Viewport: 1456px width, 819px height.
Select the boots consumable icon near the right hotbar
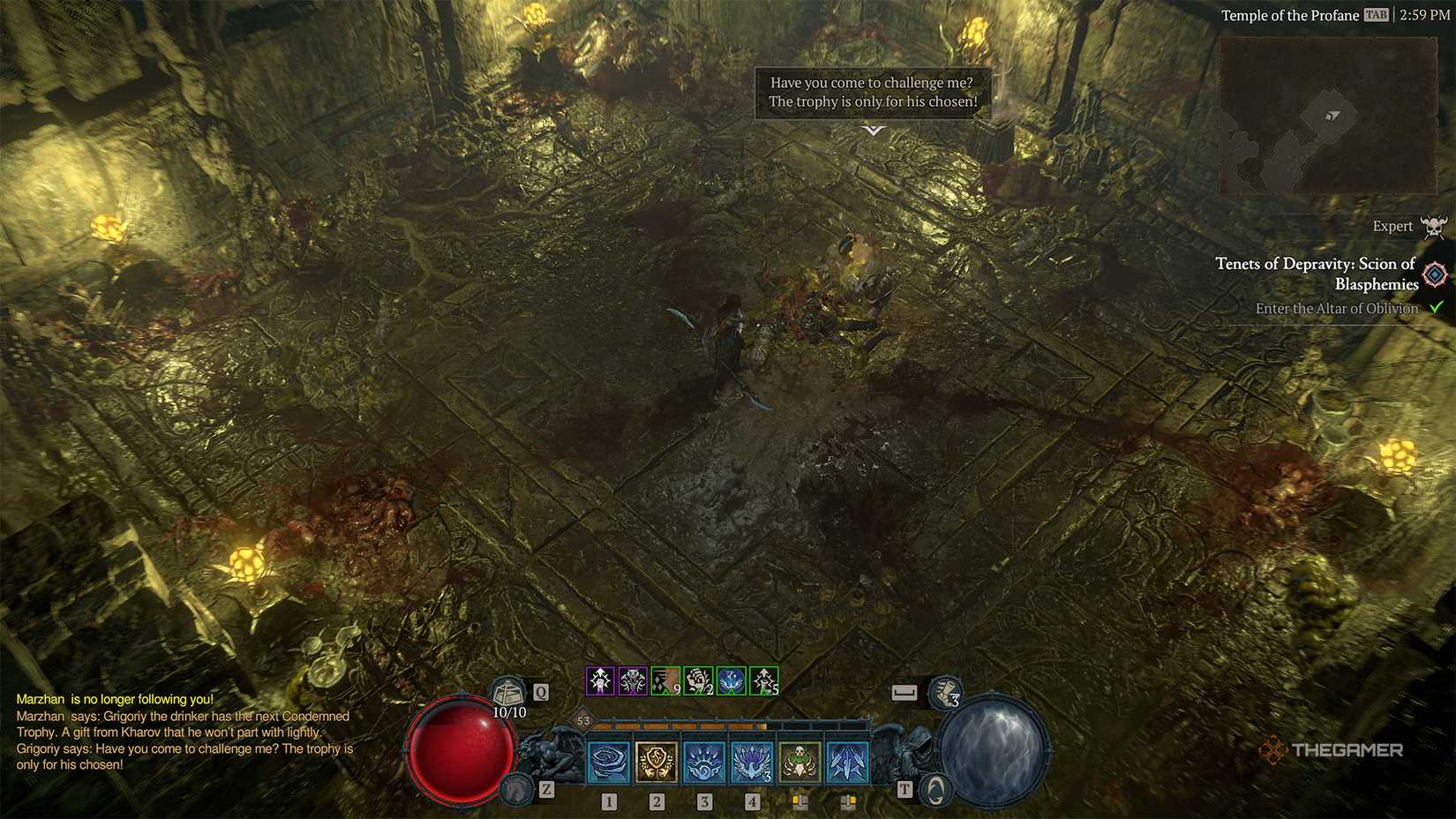coord(947,693)
